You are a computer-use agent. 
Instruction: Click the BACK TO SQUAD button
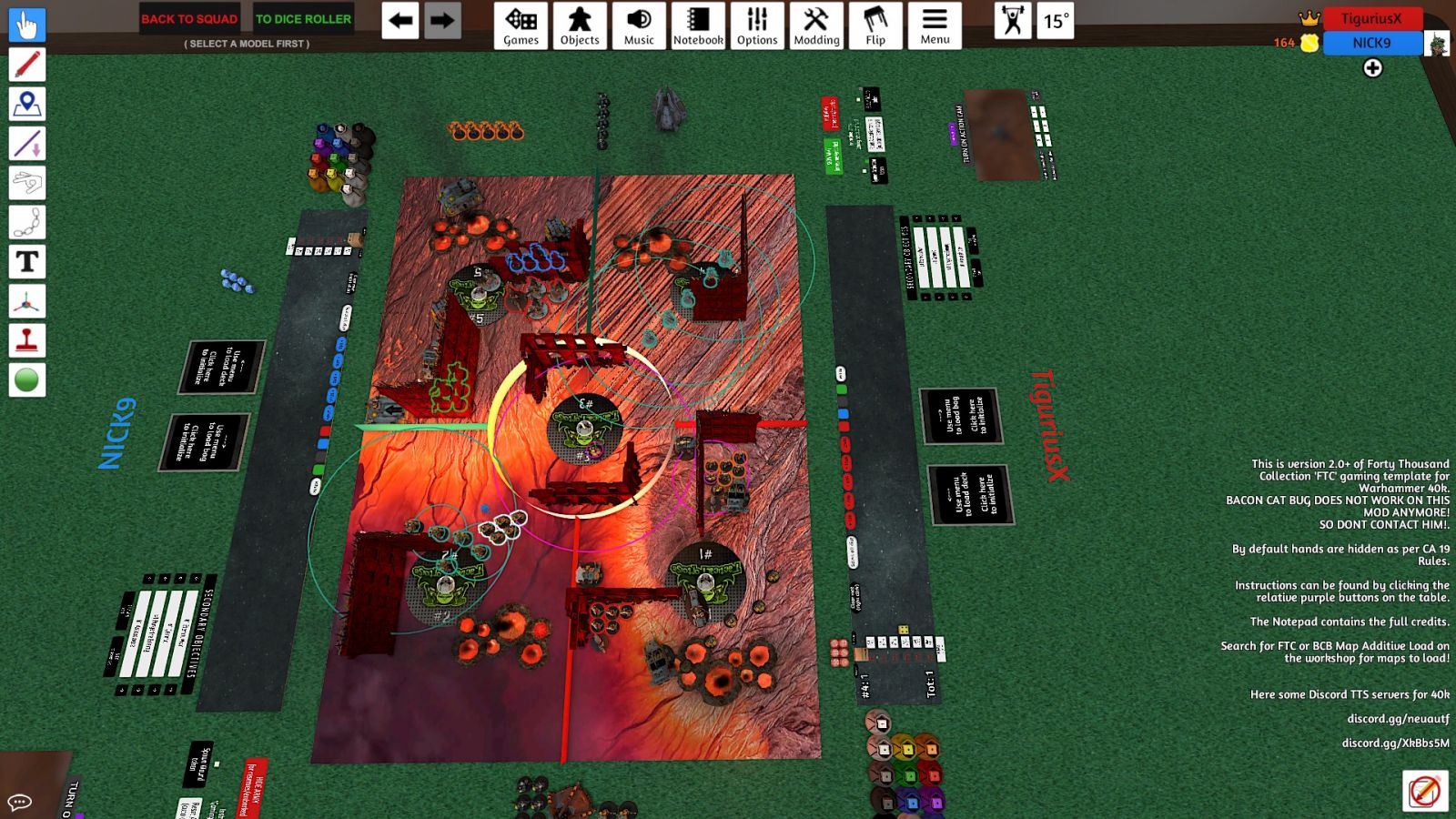(x=189, y=19)
